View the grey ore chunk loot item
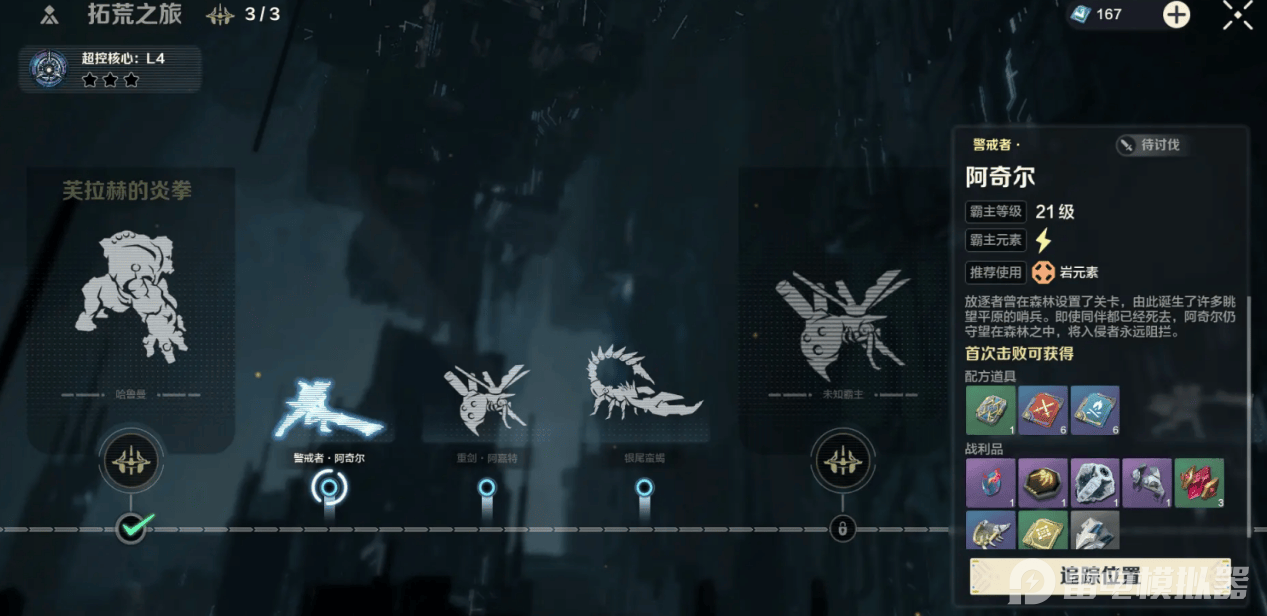1267x616 pixels. tap(1095, 483)
